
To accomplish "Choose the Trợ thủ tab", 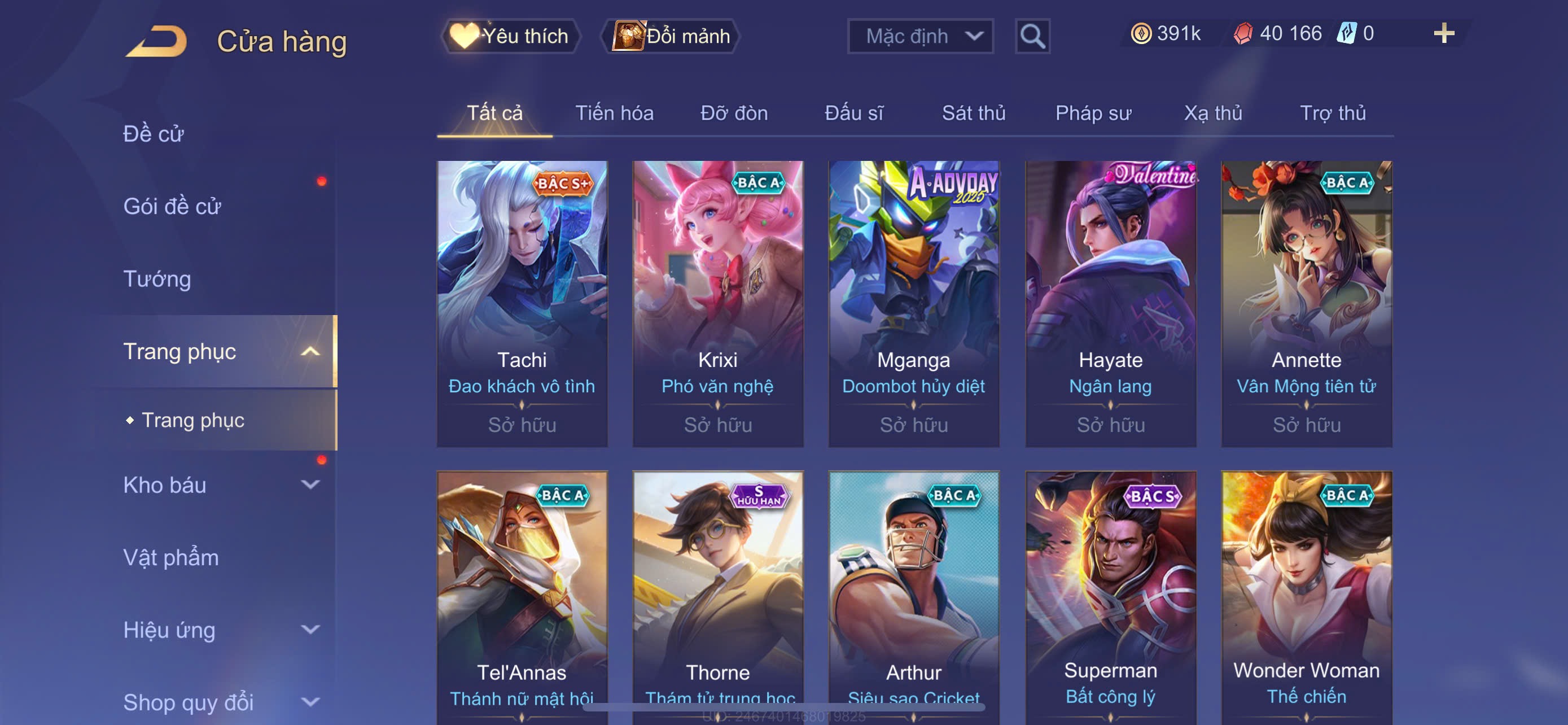I will (x=1333, y=113).
